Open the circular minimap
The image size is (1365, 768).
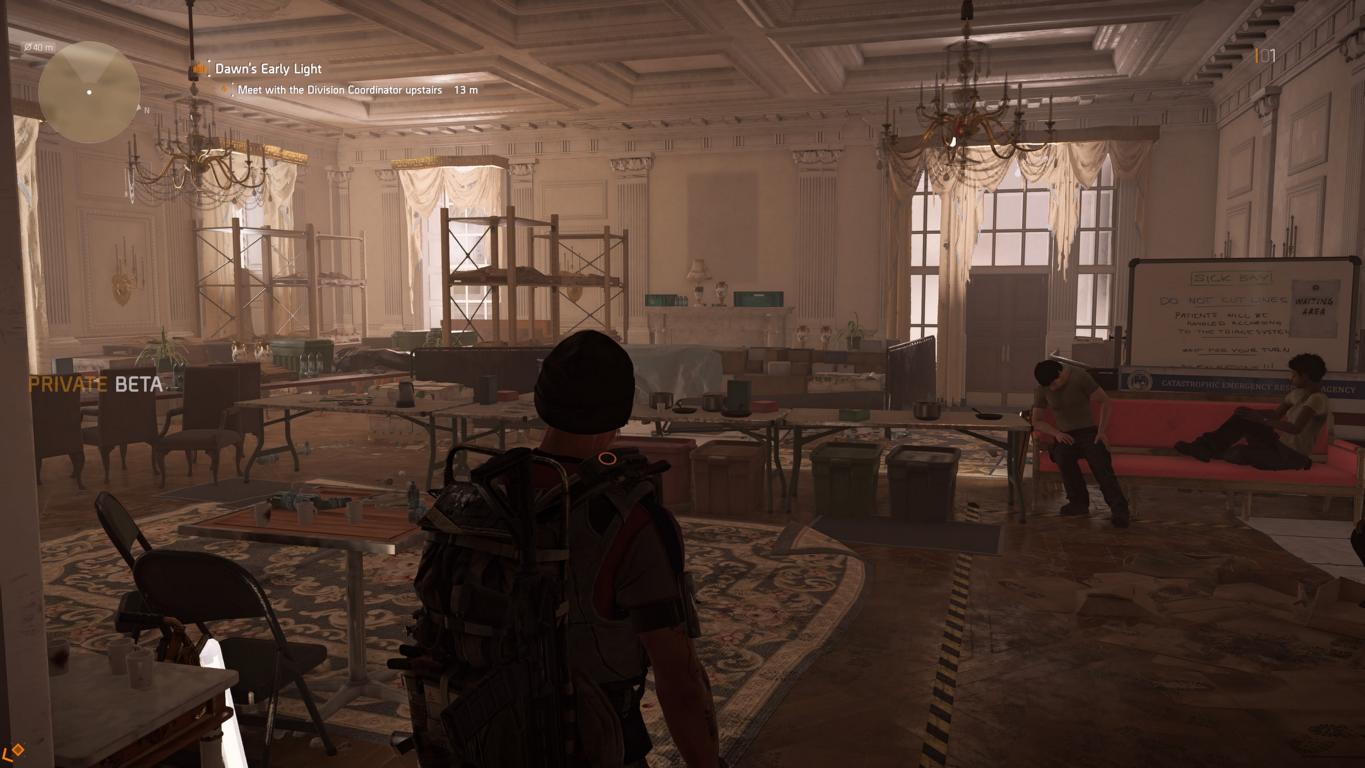[x=89, y=92]
